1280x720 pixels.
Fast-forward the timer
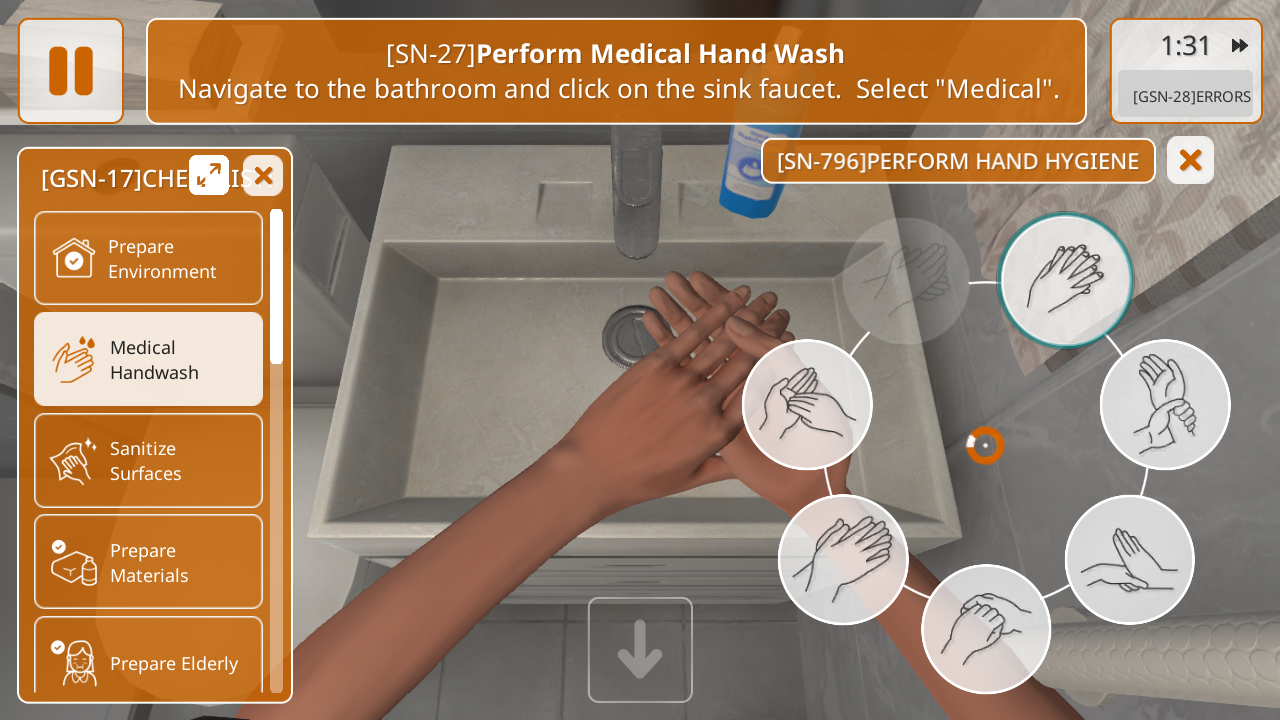tap(1239, 46)
